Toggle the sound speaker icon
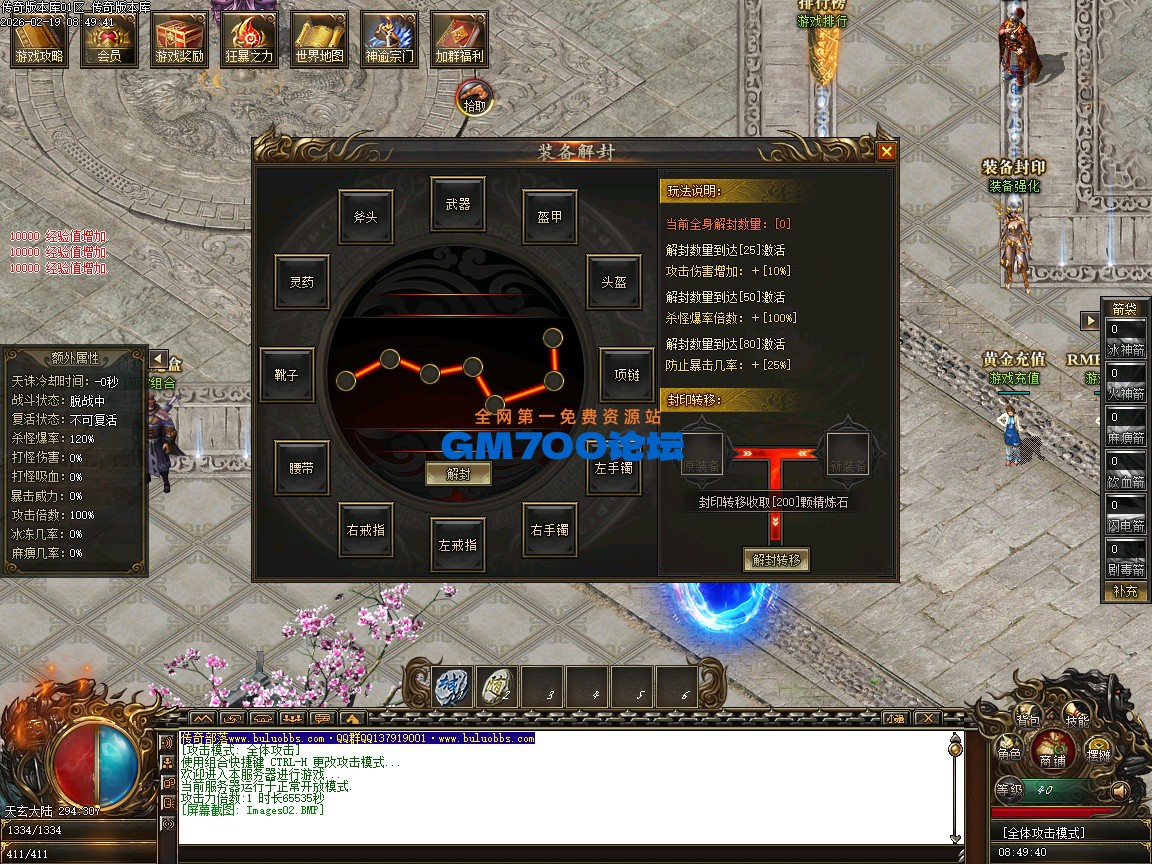Image resolution: width=1152 pixels, height=864 pixels. point(1120,790)
